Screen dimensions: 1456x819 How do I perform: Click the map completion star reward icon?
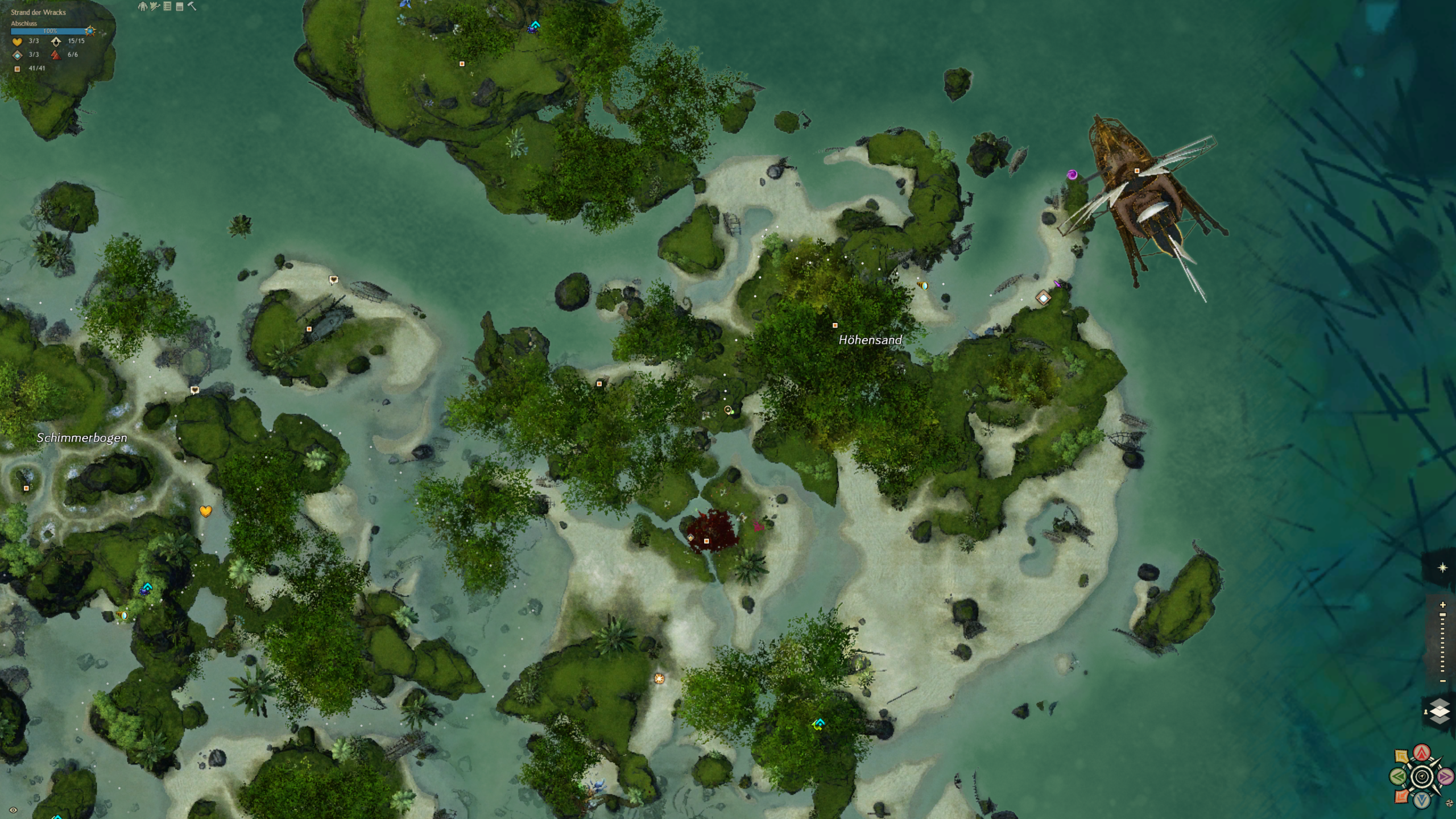[x=90, y=31]
